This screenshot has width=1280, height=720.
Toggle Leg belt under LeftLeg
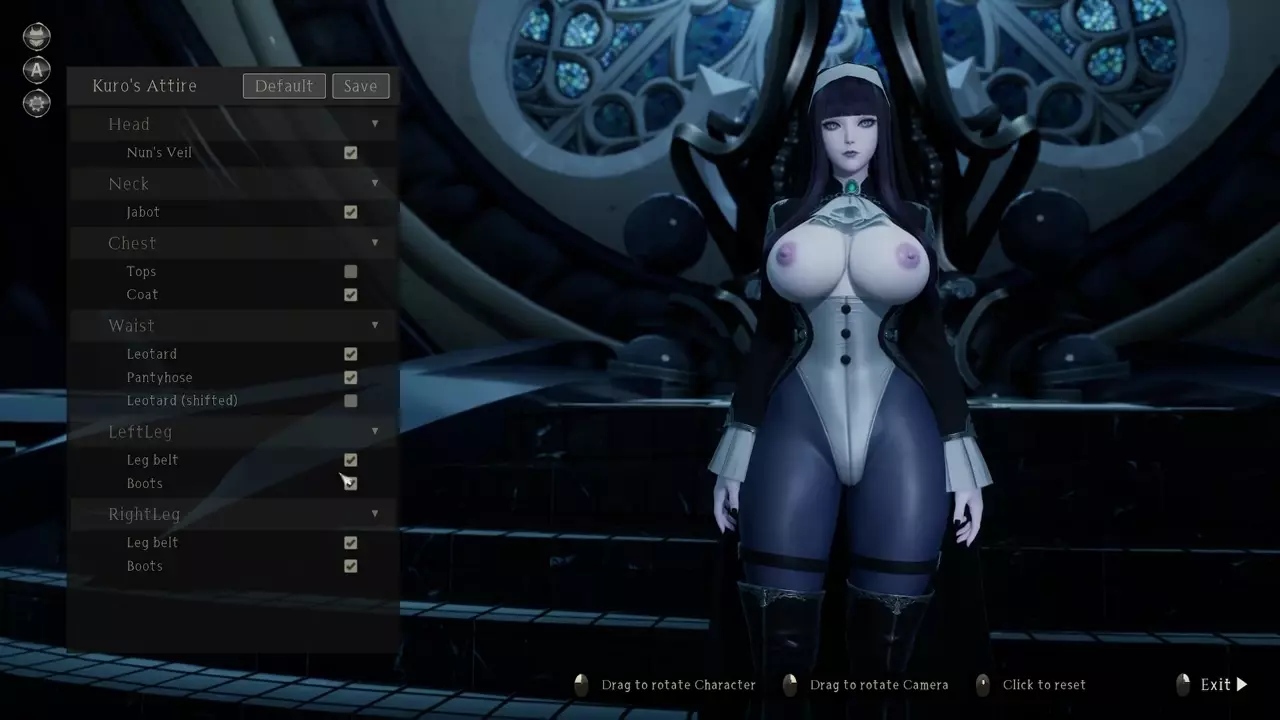[x=351, y=460]
